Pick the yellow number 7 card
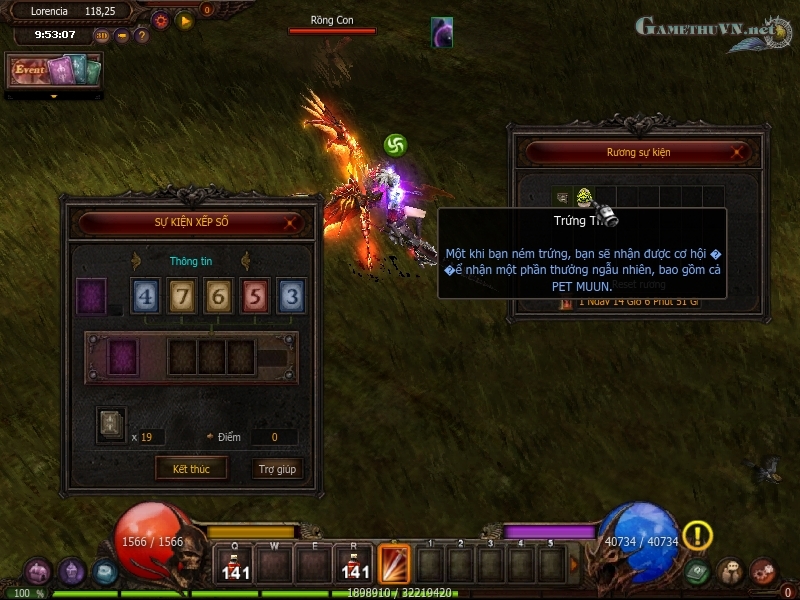The height and width of the screenshot is (600, 800). (x=182, y=297)
